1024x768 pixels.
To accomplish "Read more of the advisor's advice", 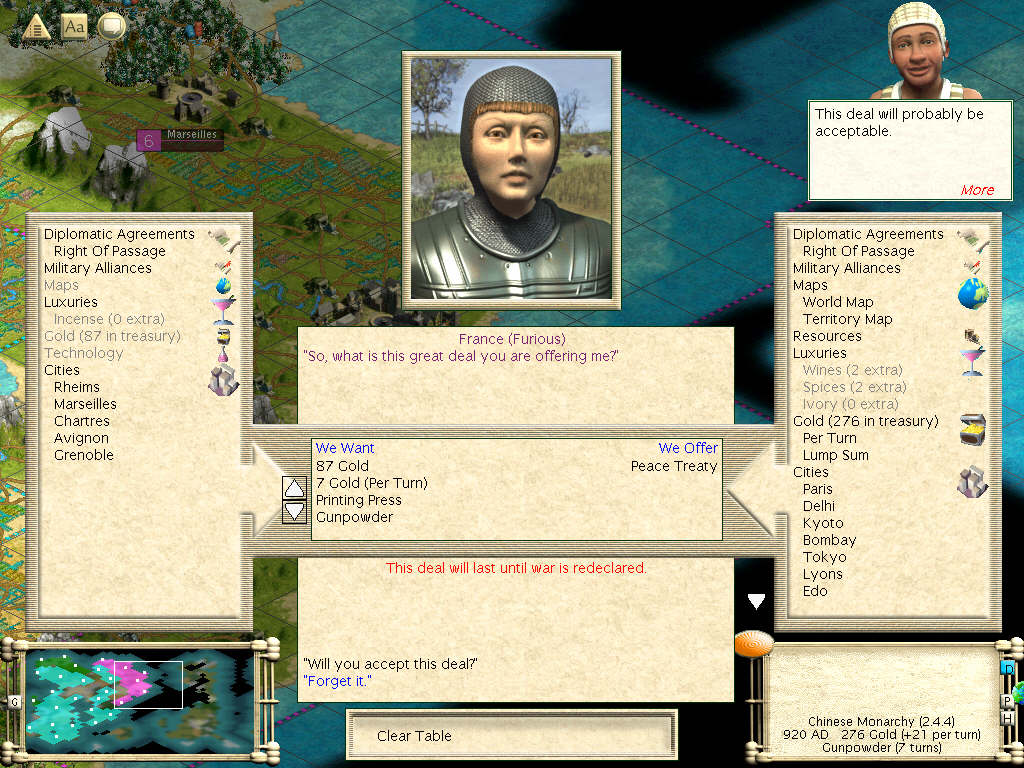I will click(977, 190).
